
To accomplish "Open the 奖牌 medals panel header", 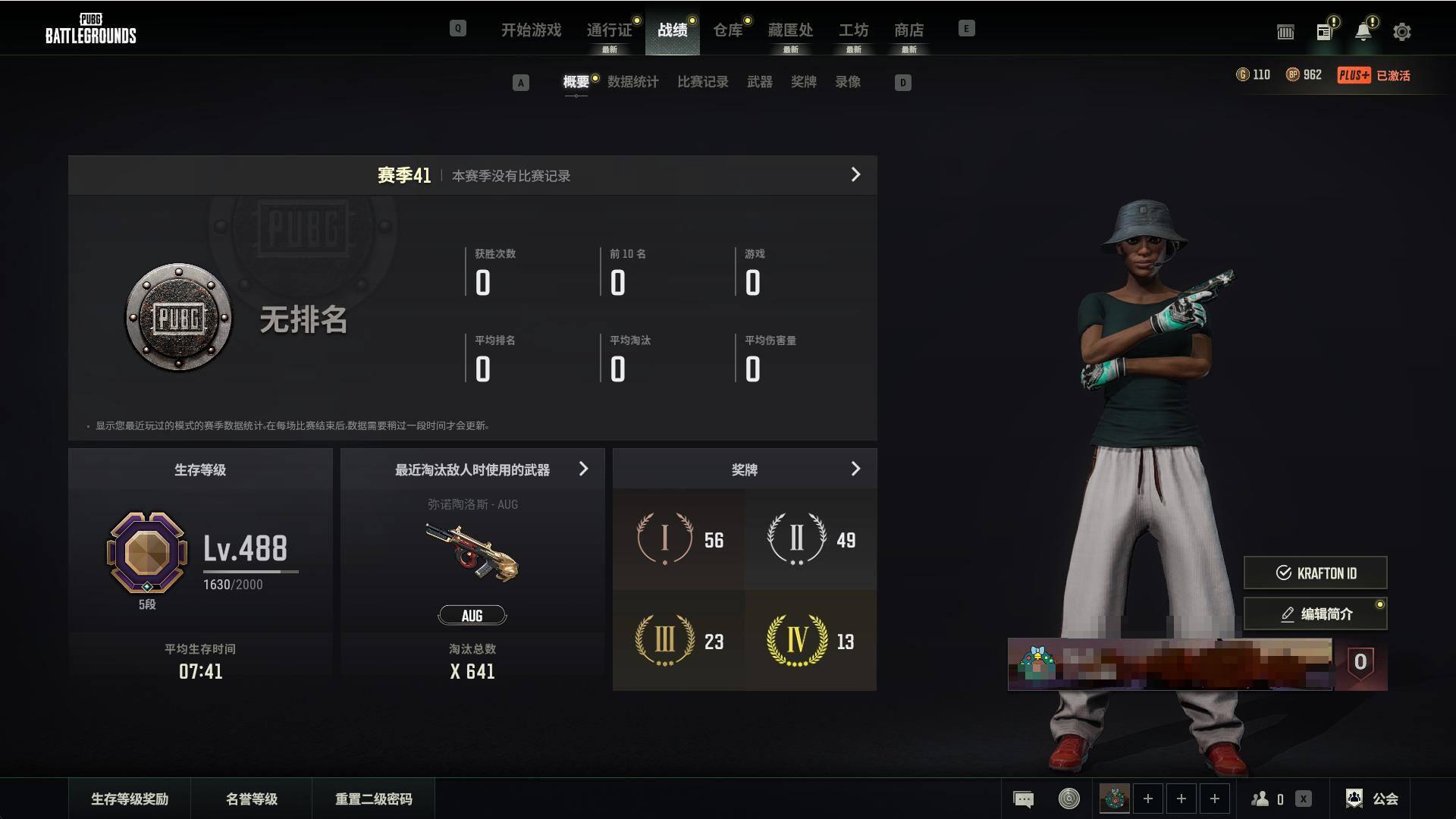I will coord(745,469).
